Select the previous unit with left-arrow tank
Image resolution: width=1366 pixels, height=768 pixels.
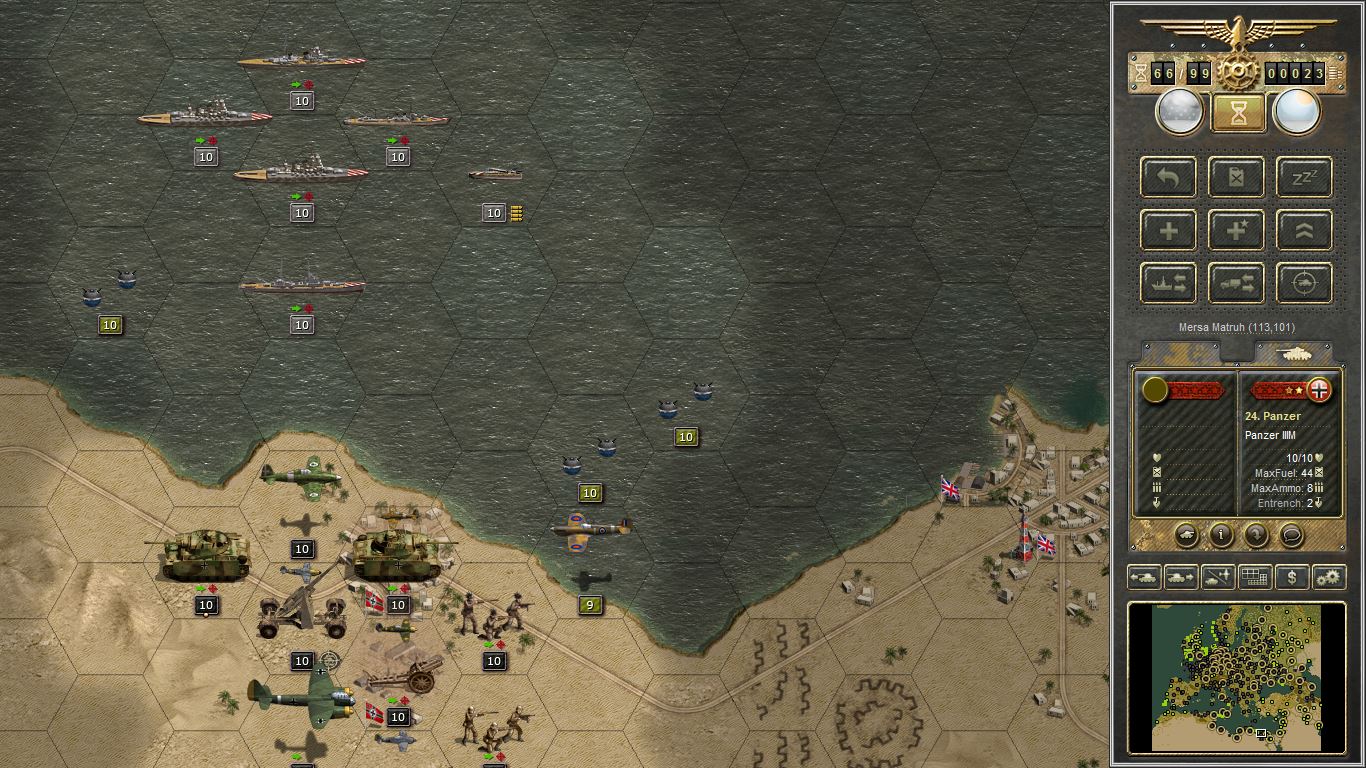[x=1144, y=577]
